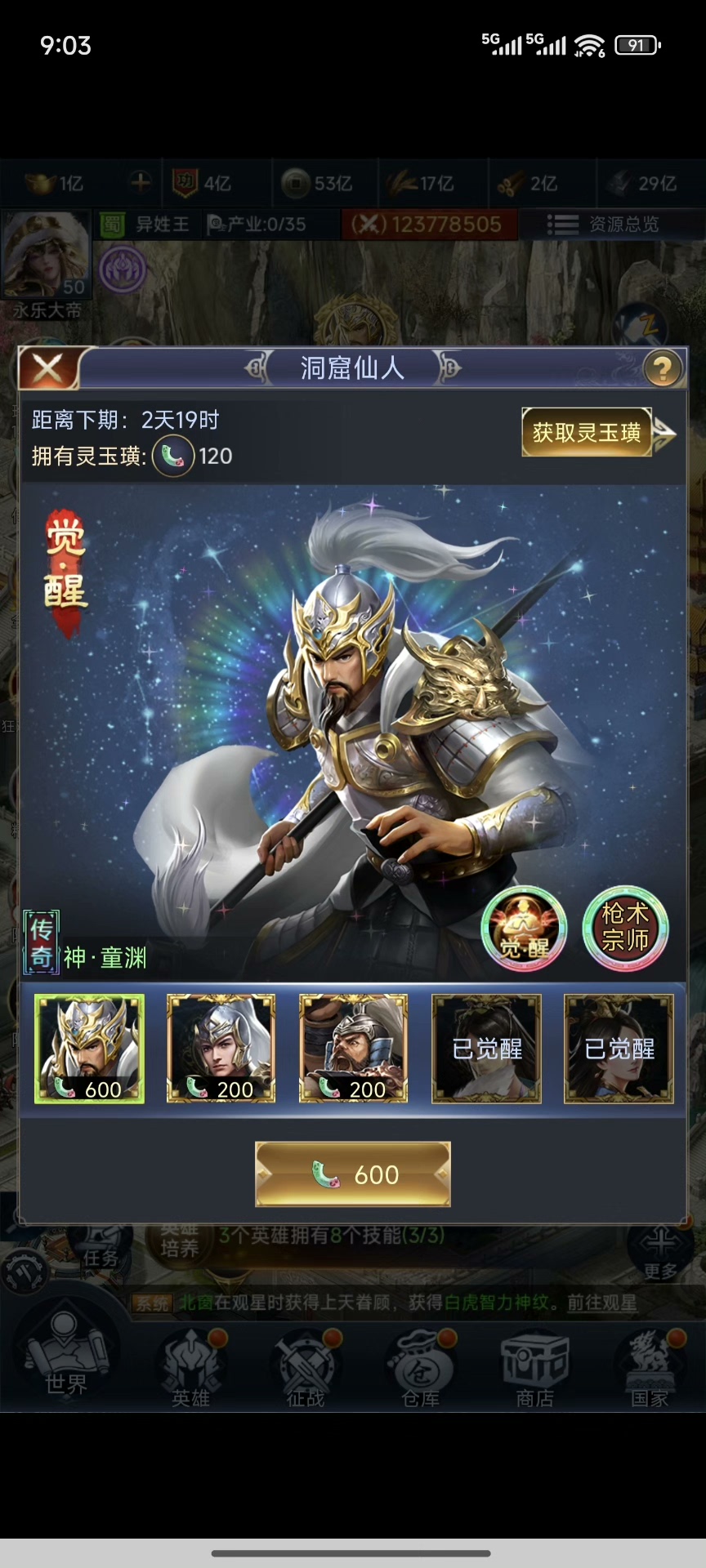Click the 前往观星 link in system message
This screenshot has width=706, height=1568.
pos(602,1303)
